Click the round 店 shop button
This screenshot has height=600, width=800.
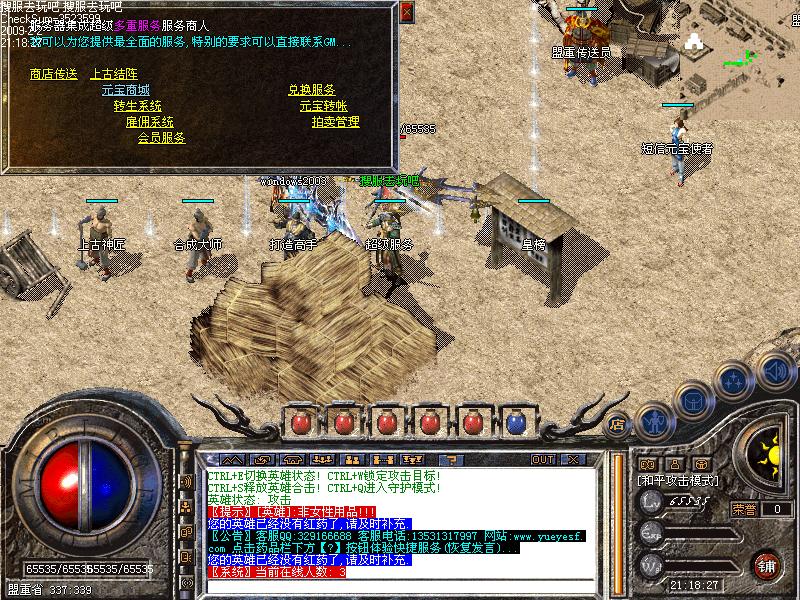click(617, 423)
